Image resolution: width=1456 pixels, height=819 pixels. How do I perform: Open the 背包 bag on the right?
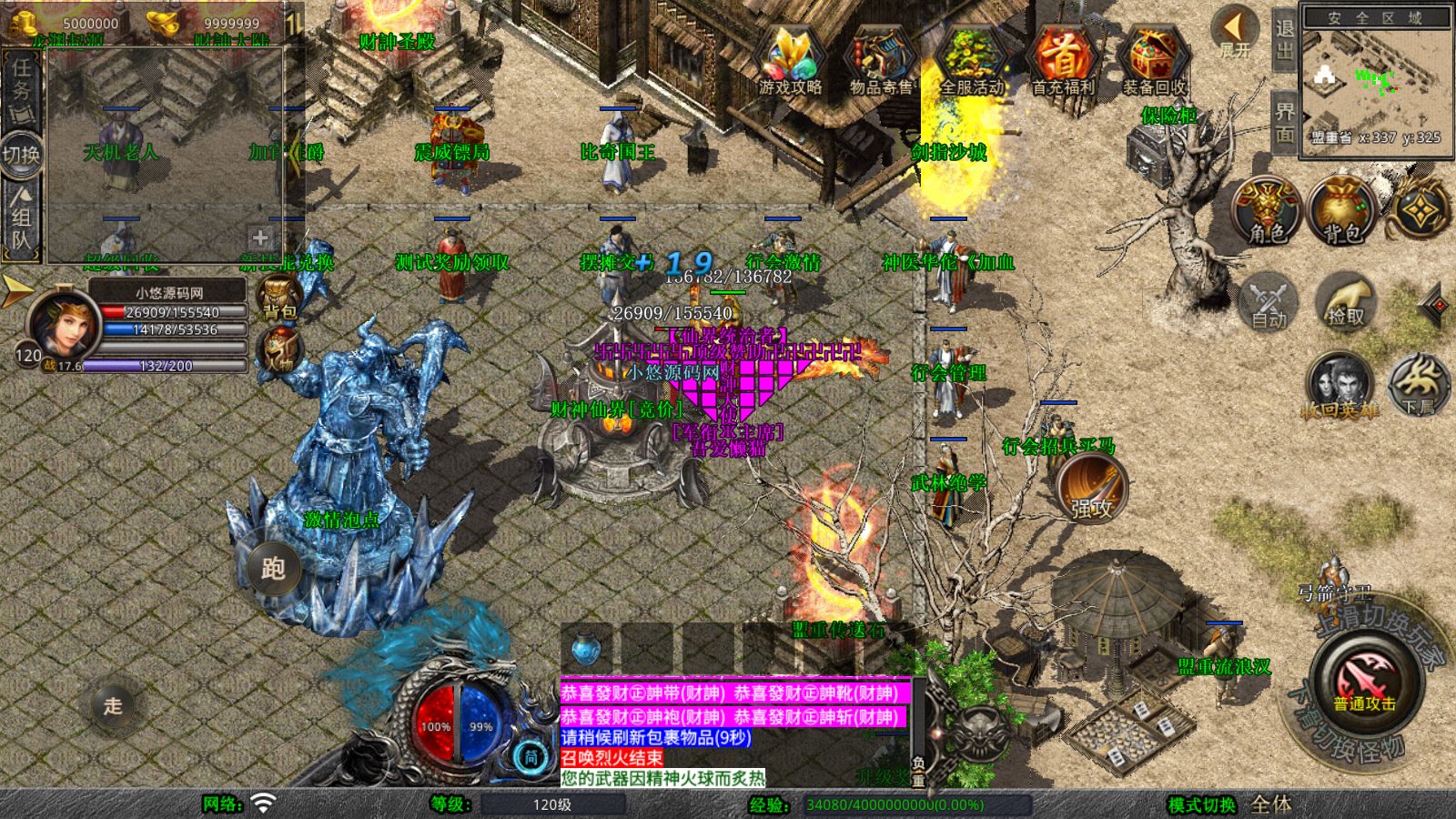click(1342, 210)
